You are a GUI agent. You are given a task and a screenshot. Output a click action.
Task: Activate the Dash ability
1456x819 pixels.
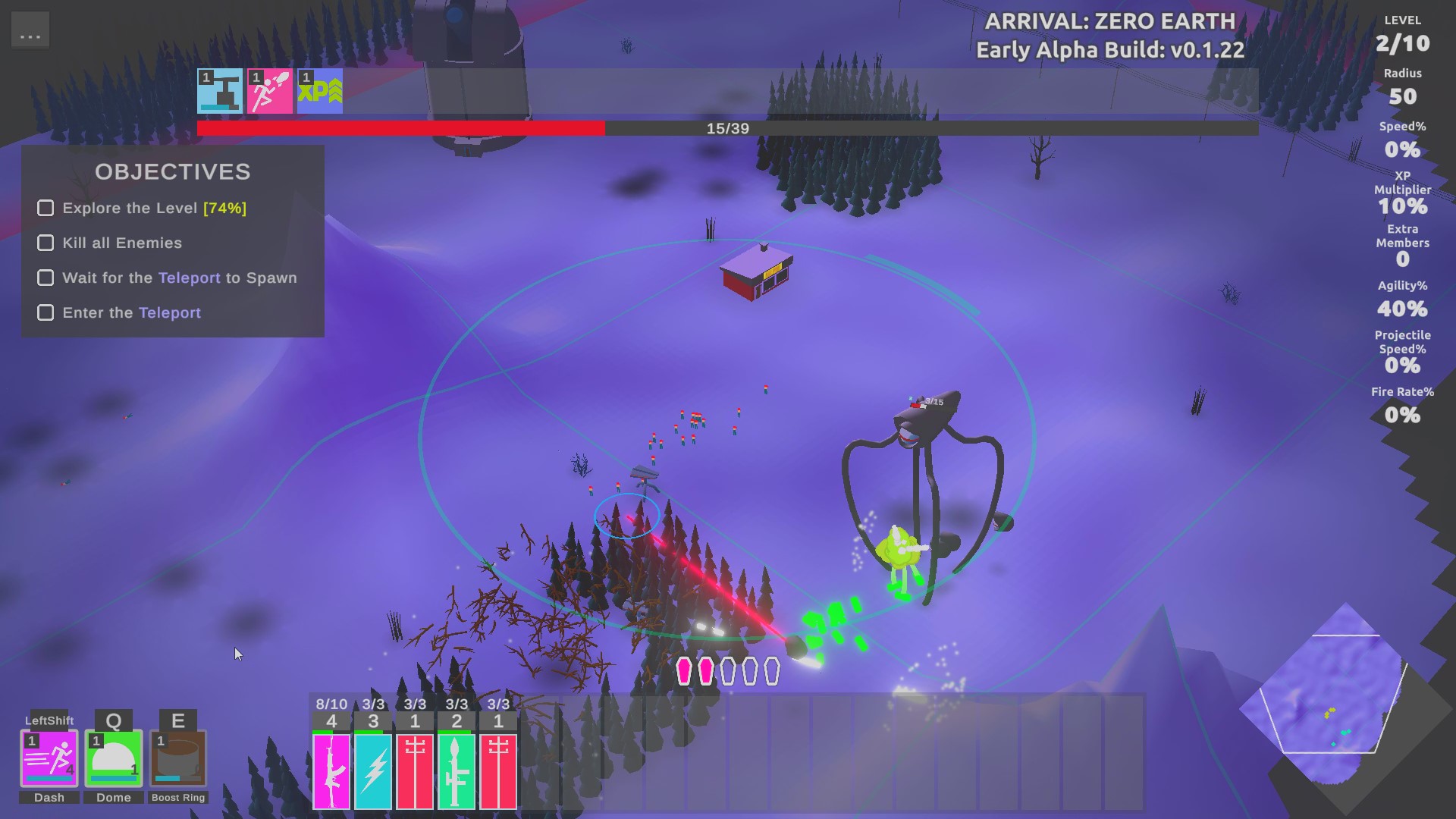pyautogui.click(x=49, y=758)
